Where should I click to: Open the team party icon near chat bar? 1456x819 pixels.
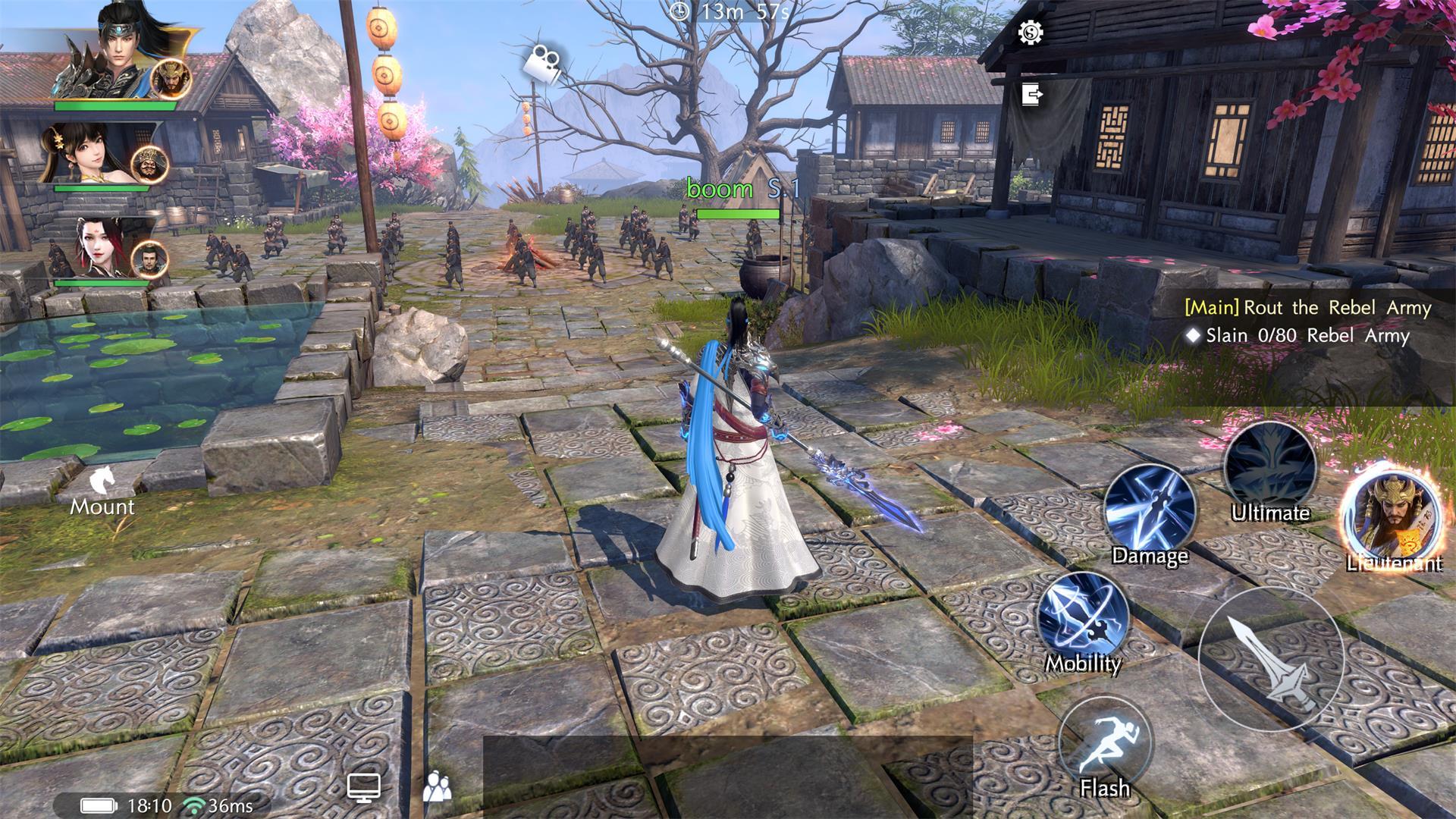pos(438,786)
